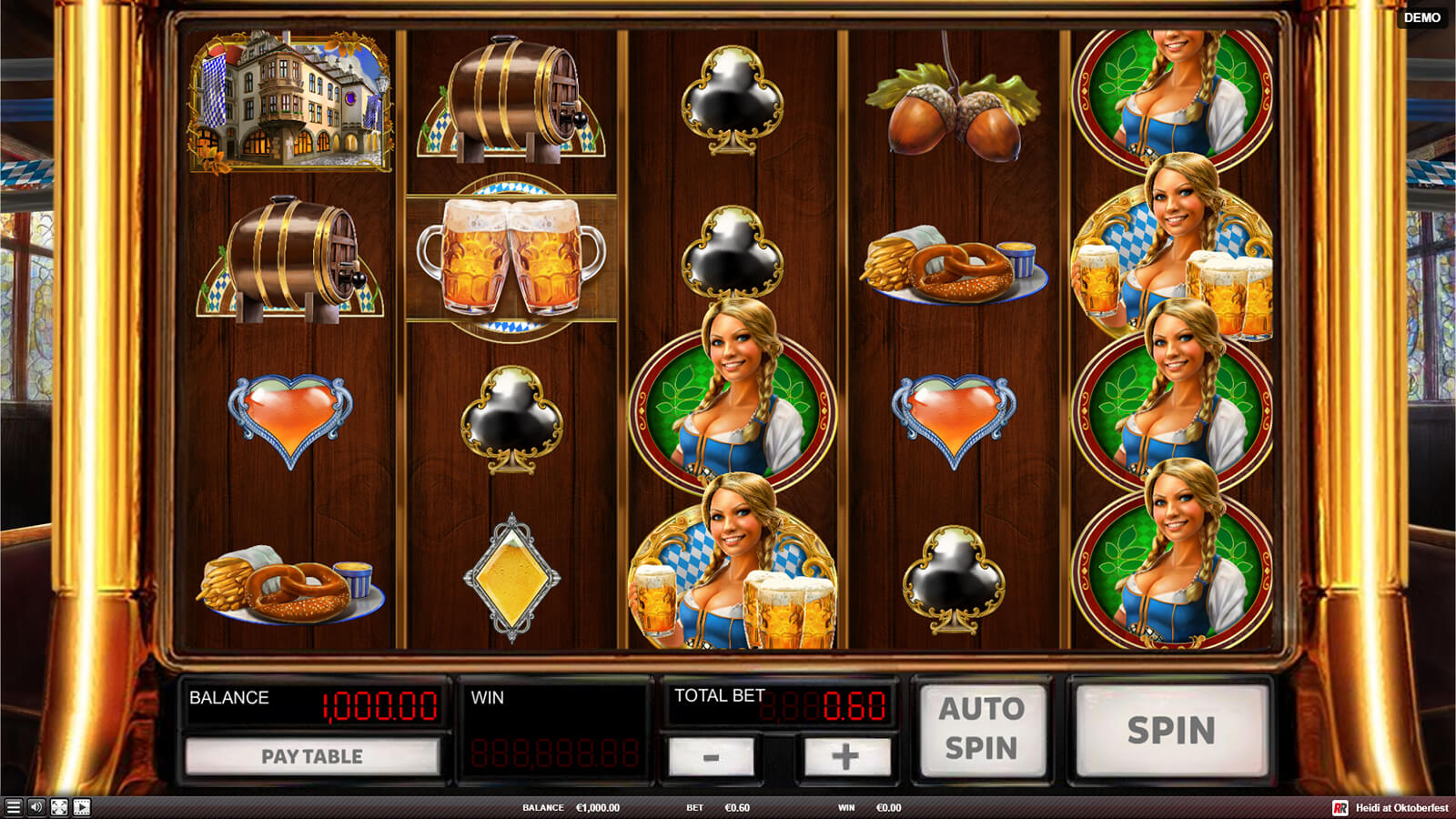This screenshot has height=819, width=1456.
Task: Decrease total bet with the minus button
Action: coord(711,757)
